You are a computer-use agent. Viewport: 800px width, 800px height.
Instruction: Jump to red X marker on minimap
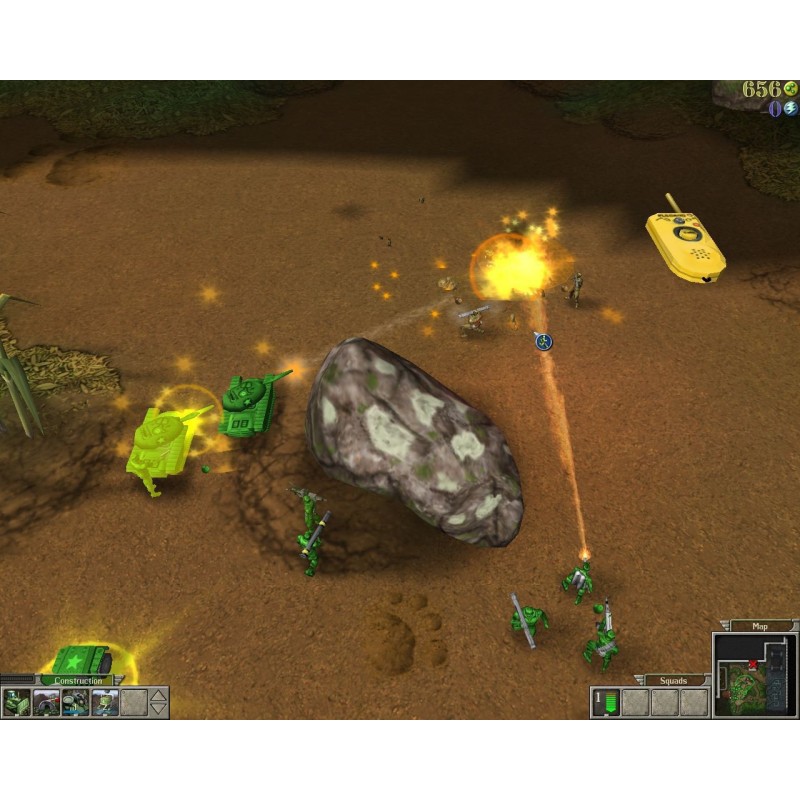point(751,662)
